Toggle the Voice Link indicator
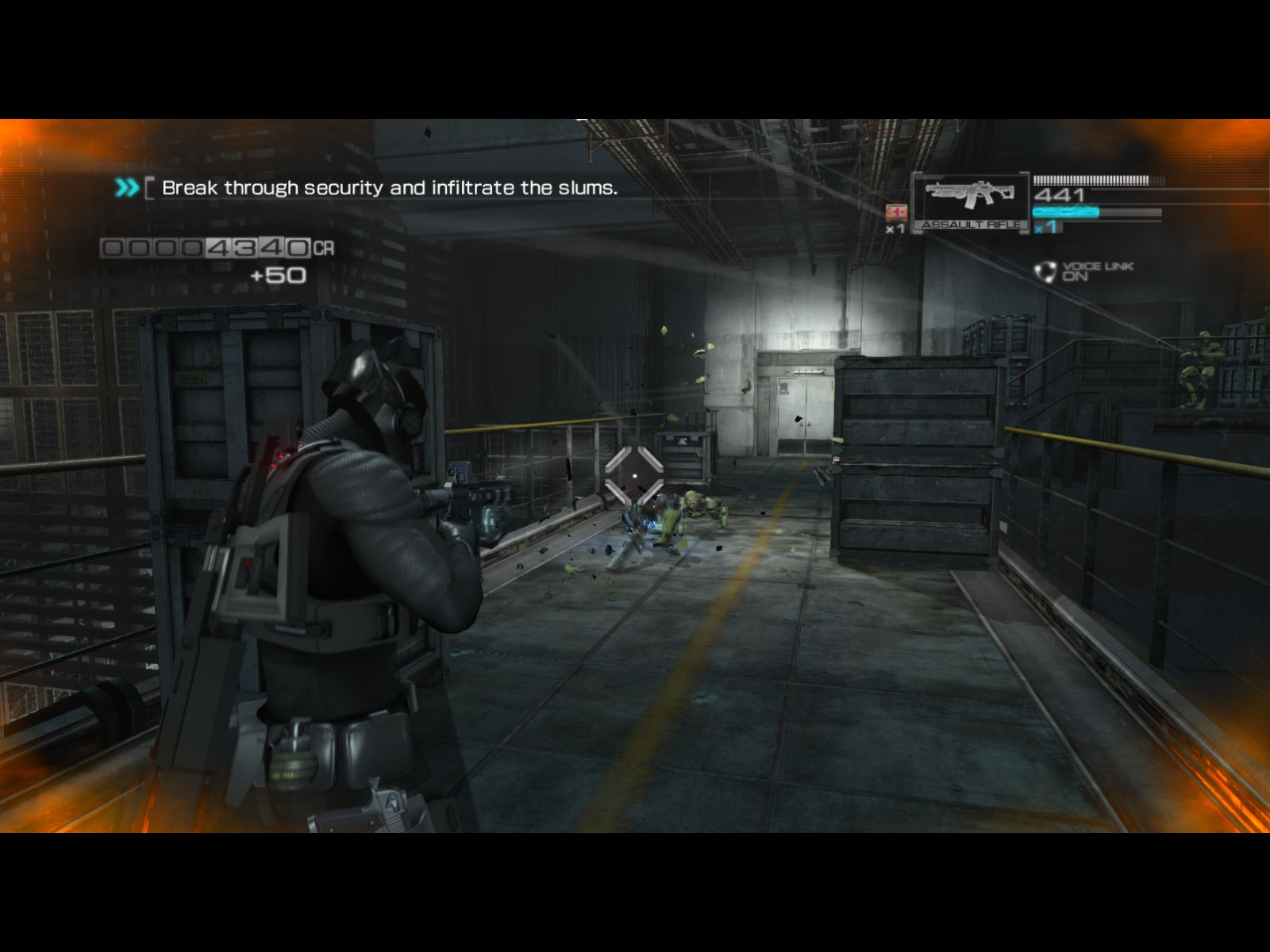Image resolution: width=1270 pixels, height=952 pixels. point(1085,271)
